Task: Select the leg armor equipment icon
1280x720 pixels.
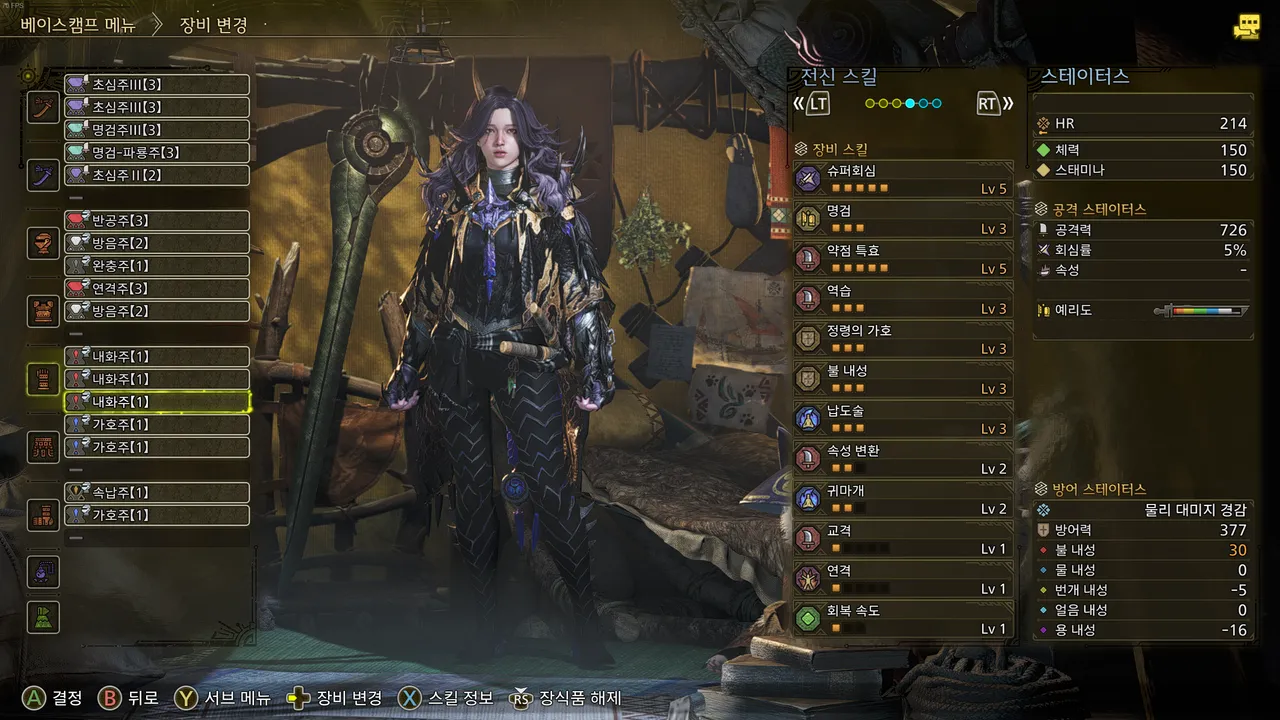Action: tap(43, 515)
